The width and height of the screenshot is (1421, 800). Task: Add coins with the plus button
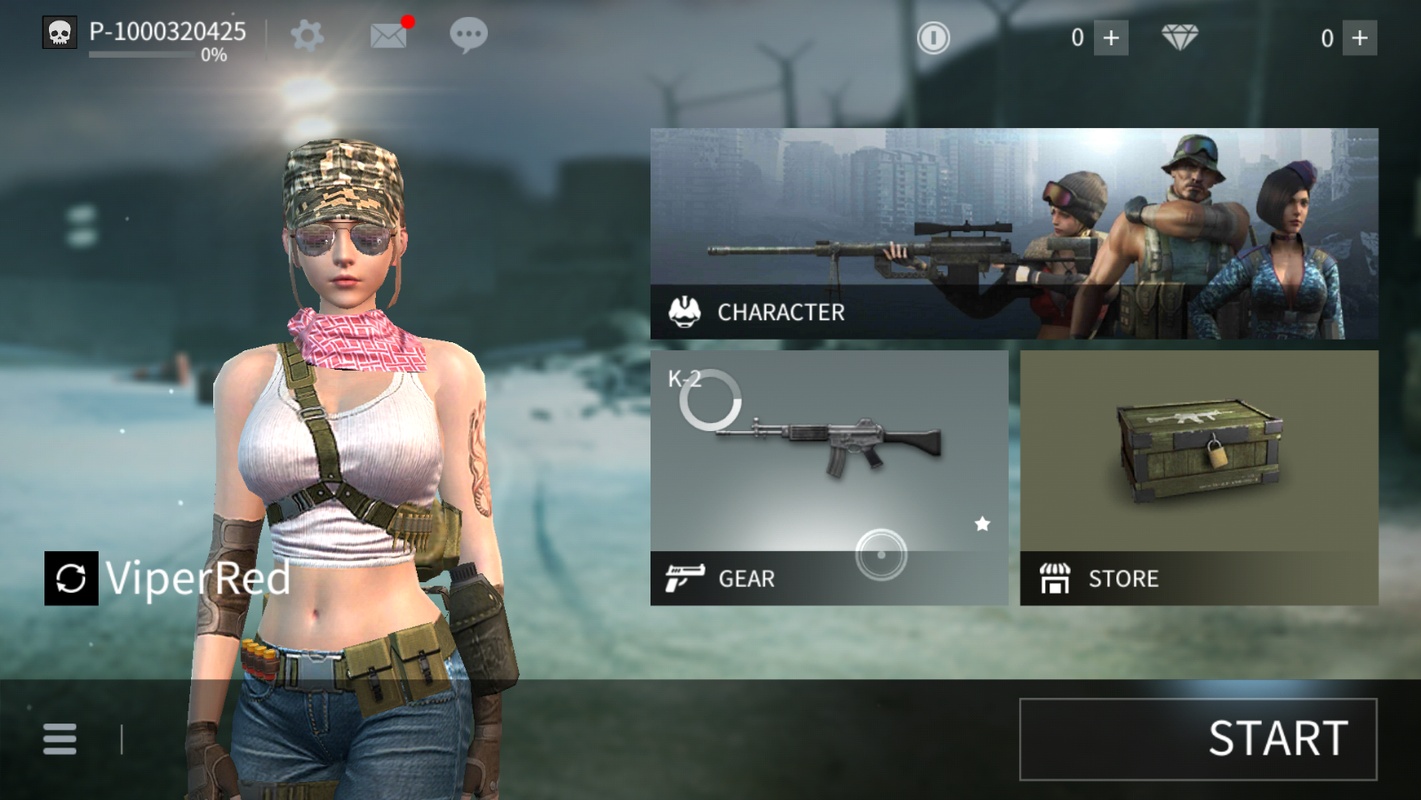(1111, 38)
